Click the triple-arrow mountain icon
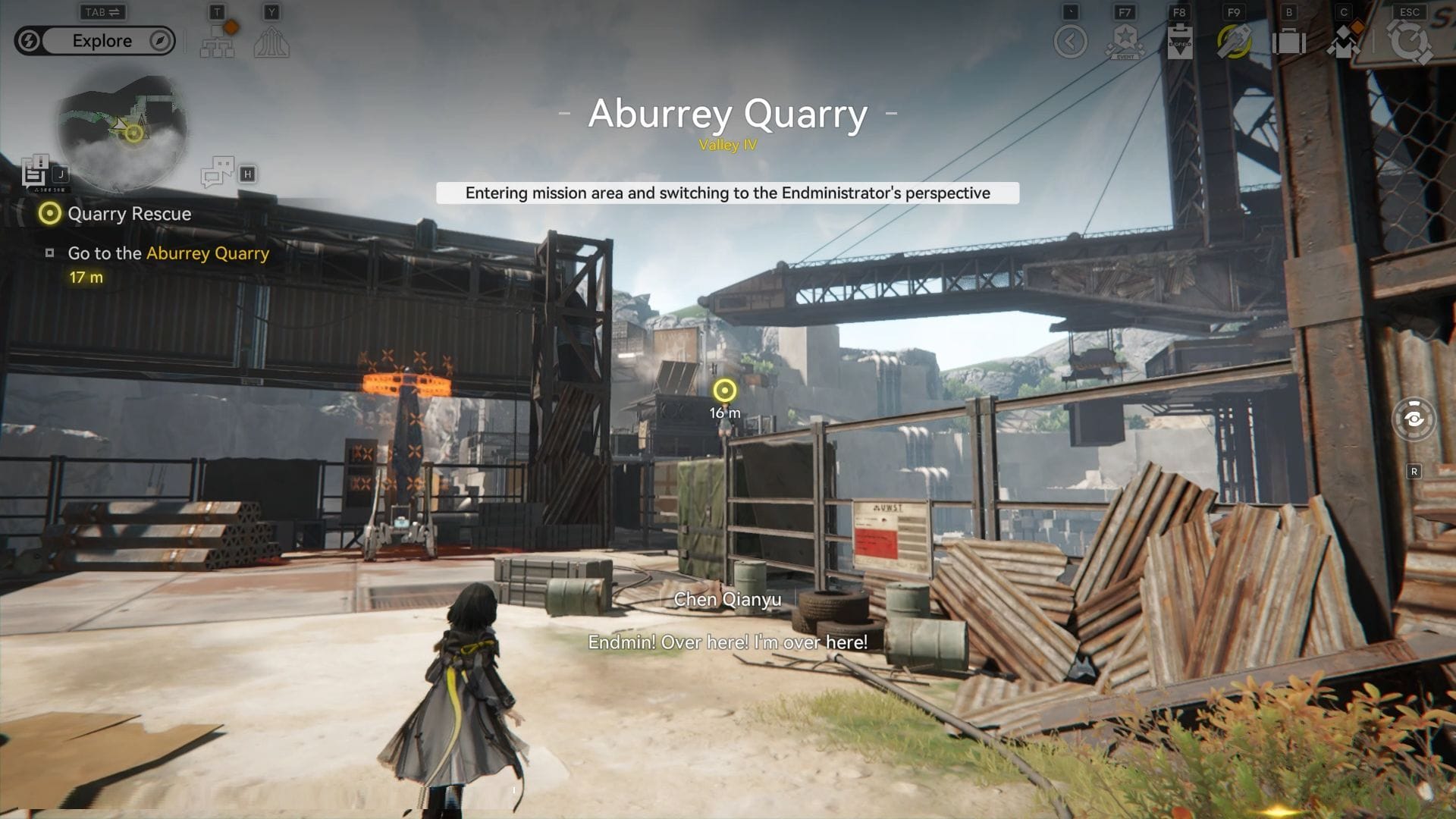 pos(271,42)
